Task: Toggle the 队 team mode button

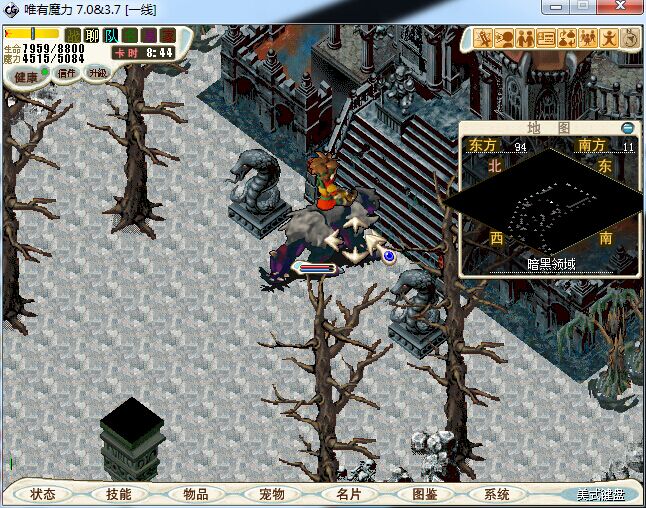Action: tap(111, 35)
